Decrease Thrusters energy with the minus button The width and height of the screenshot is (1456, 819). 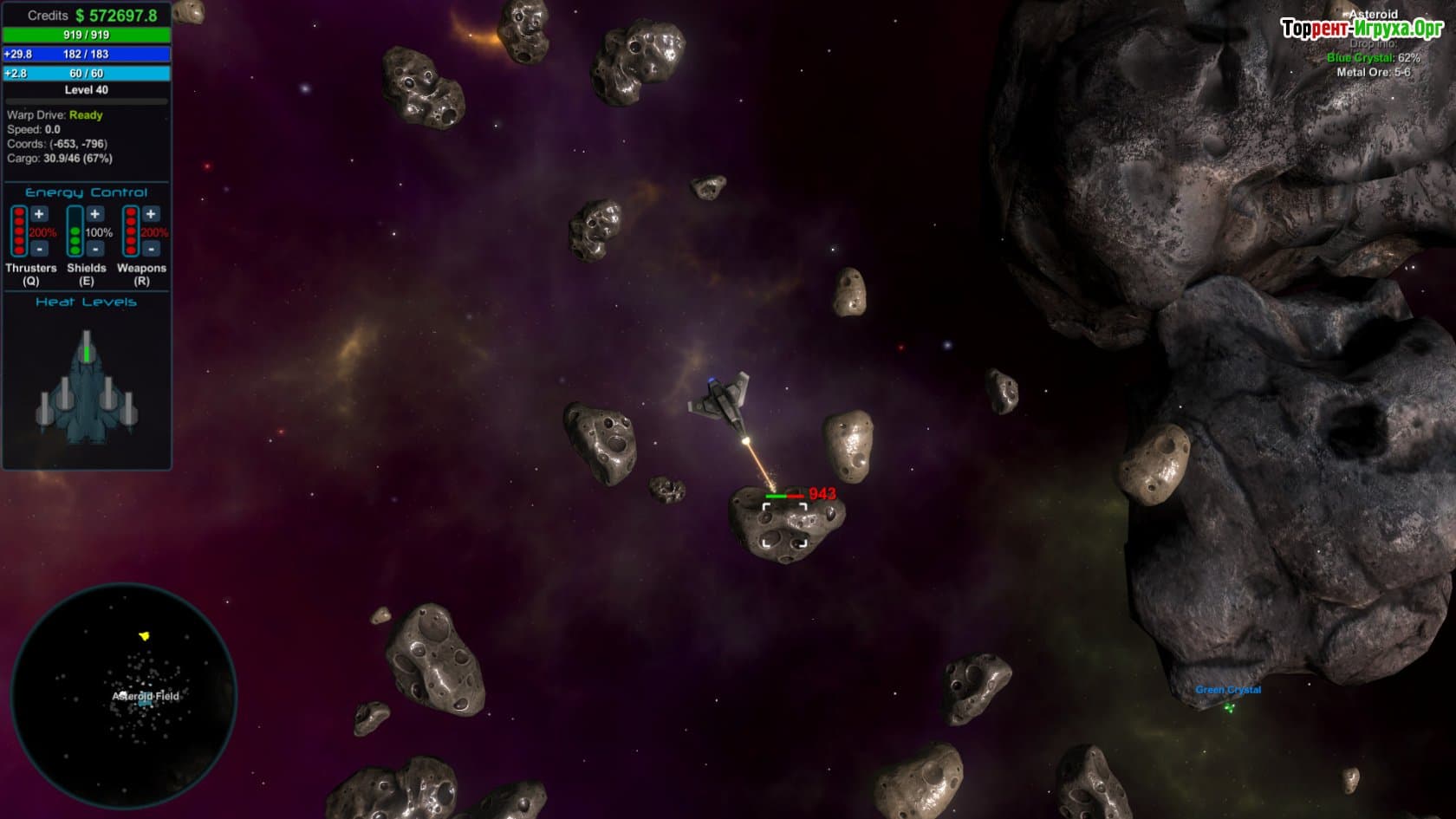[x=39, y=249]
